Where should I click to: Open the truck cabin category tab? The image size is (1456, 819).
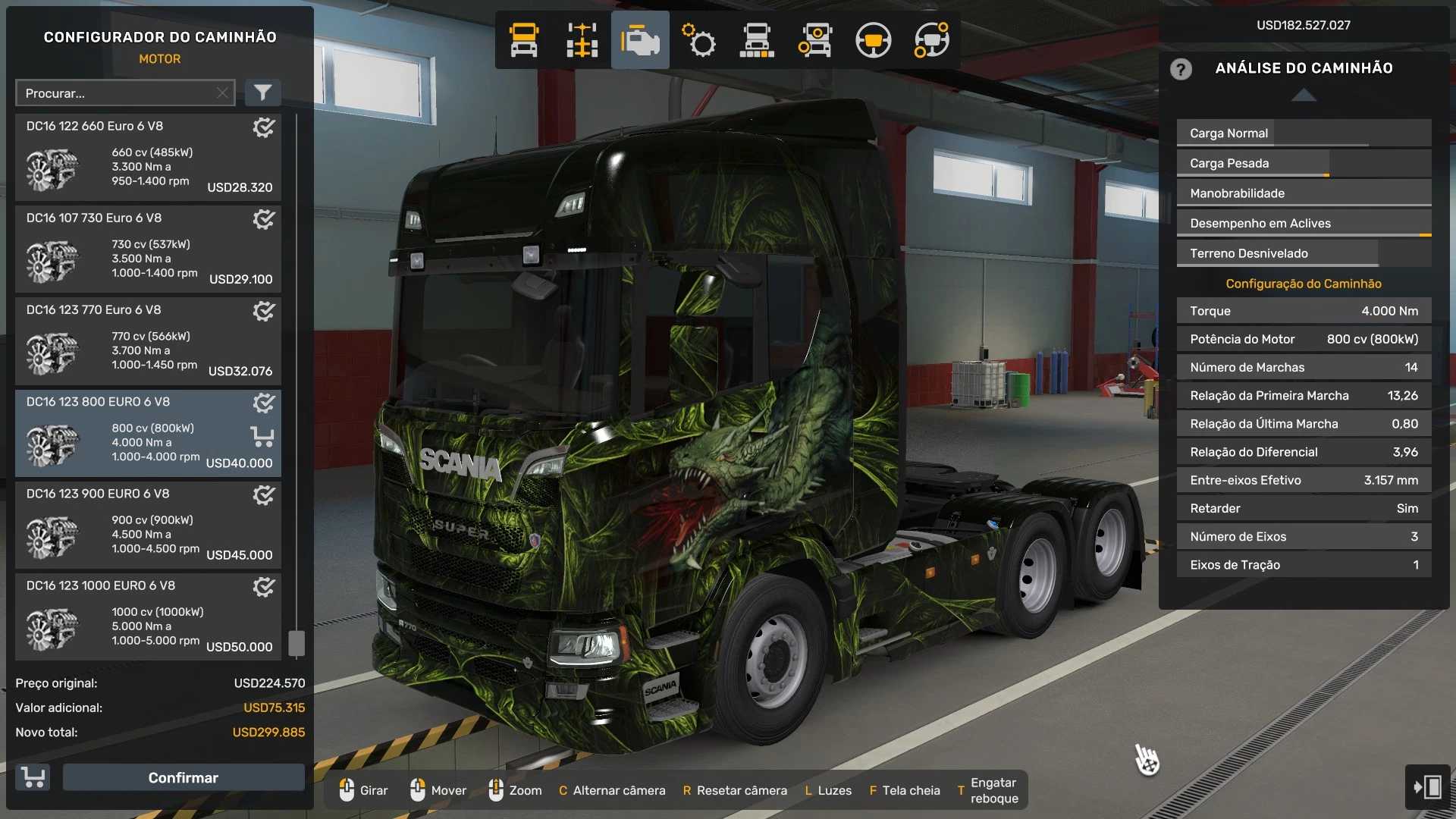[x=524, y=40]
